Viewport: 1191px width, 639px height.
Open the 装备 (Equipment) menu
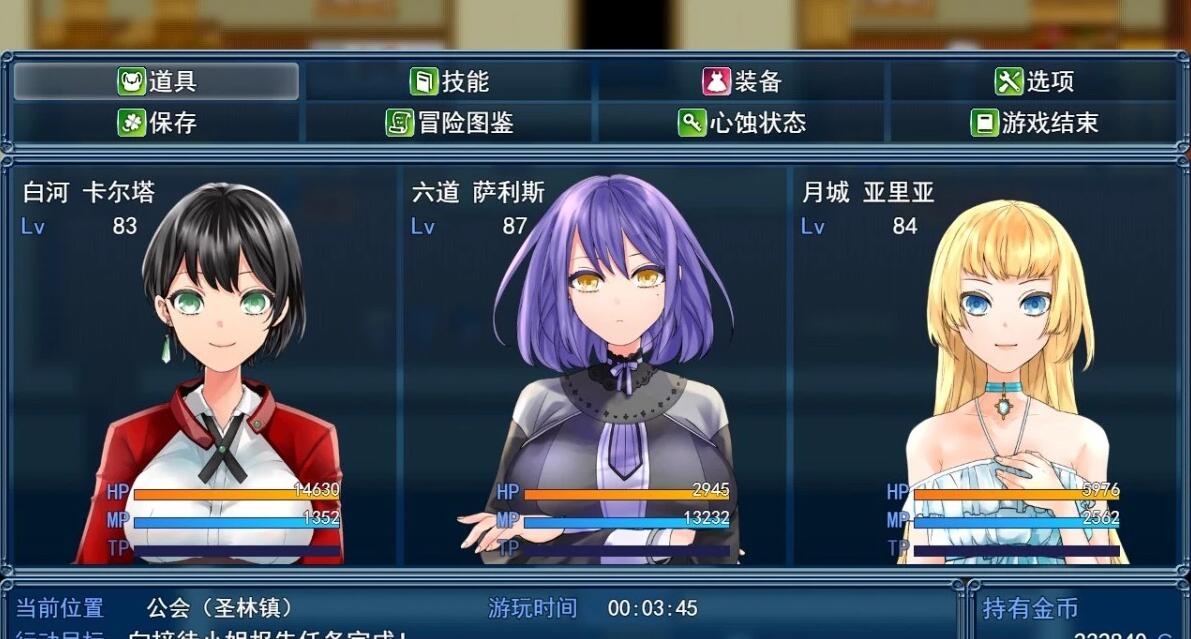pyautogui.click(x=743, y=81)
